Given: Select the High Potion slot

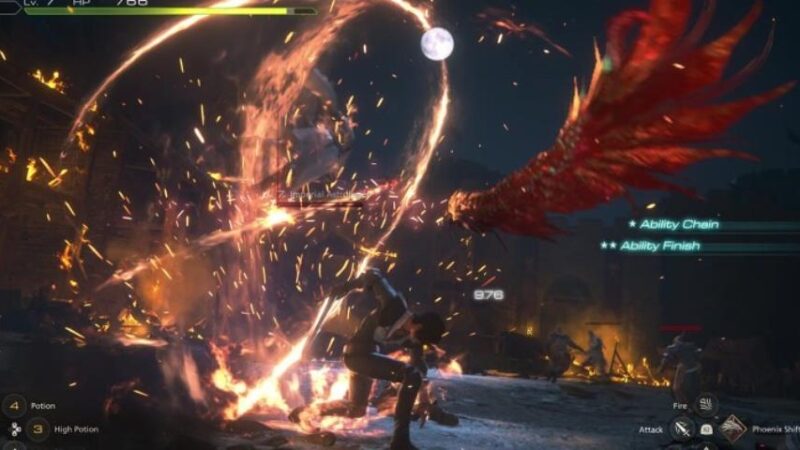Looking at the screenshot, I should [x=38, y=429].
